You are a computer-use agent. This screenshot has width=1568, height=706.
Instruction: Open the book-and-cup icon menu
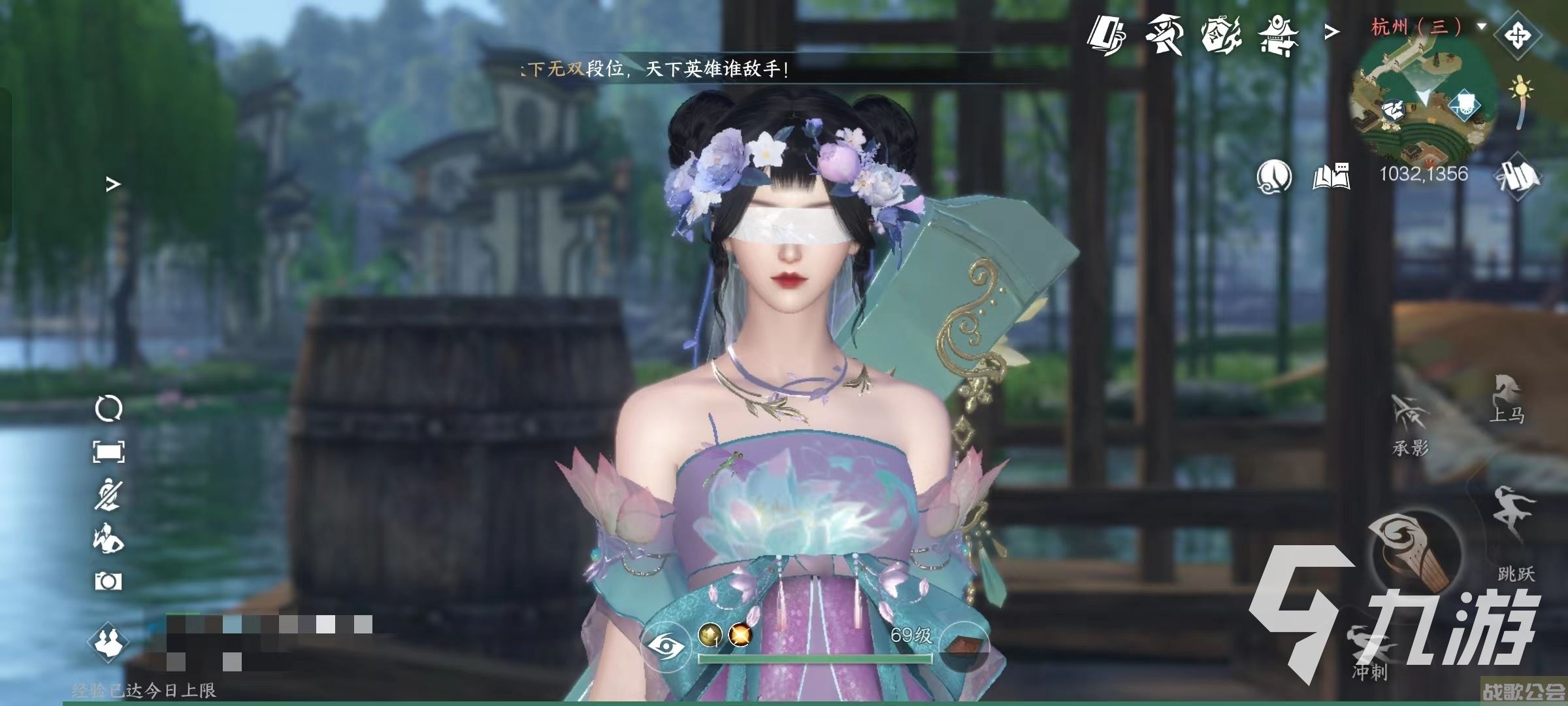click(x=1107, y=34)
